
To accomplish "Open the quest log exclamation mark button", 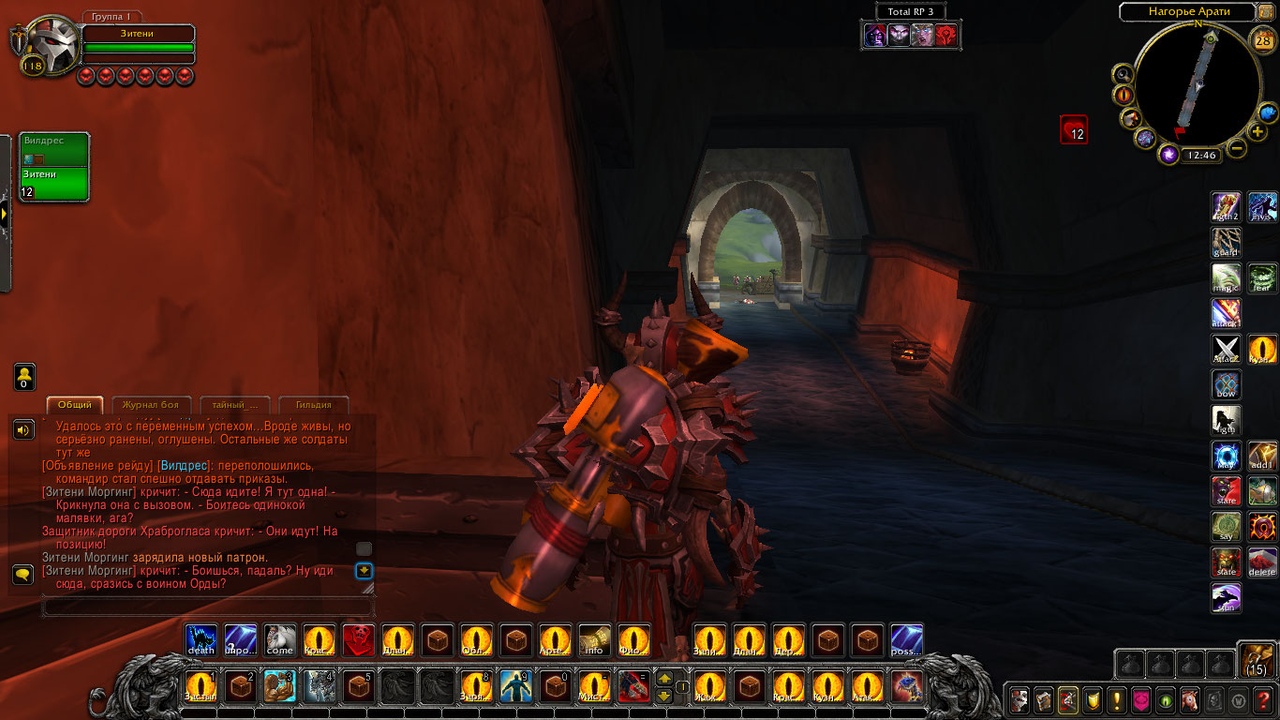I will (1115, 699).
